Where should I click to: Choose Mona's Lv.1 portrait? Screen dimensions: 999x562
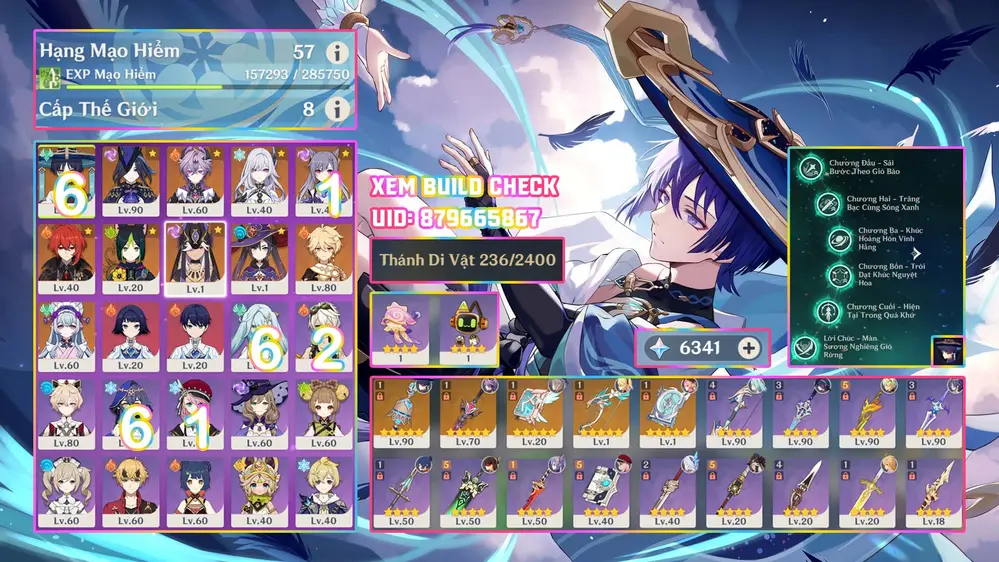(257, 258)
